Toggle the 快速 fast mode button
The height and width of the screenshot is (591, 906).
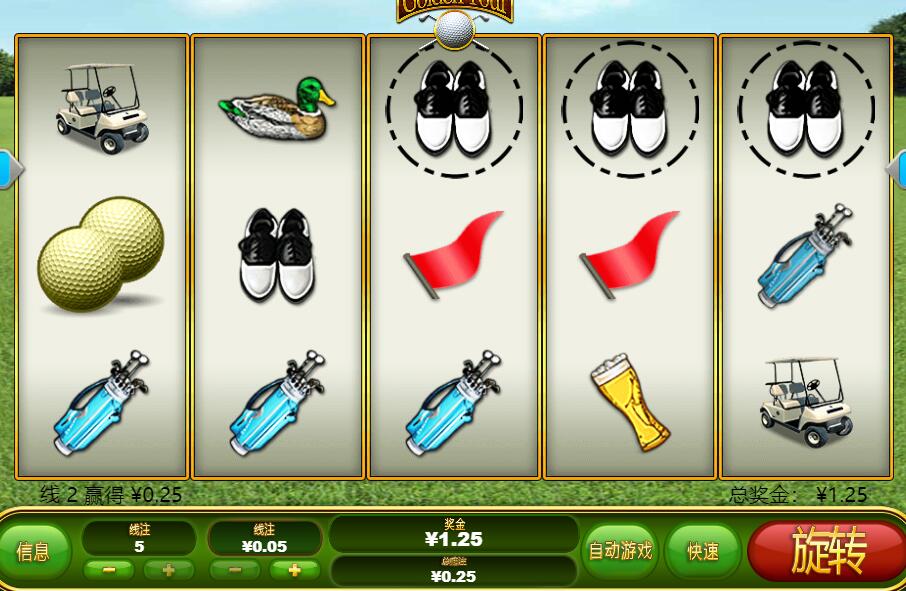(703, 551)
